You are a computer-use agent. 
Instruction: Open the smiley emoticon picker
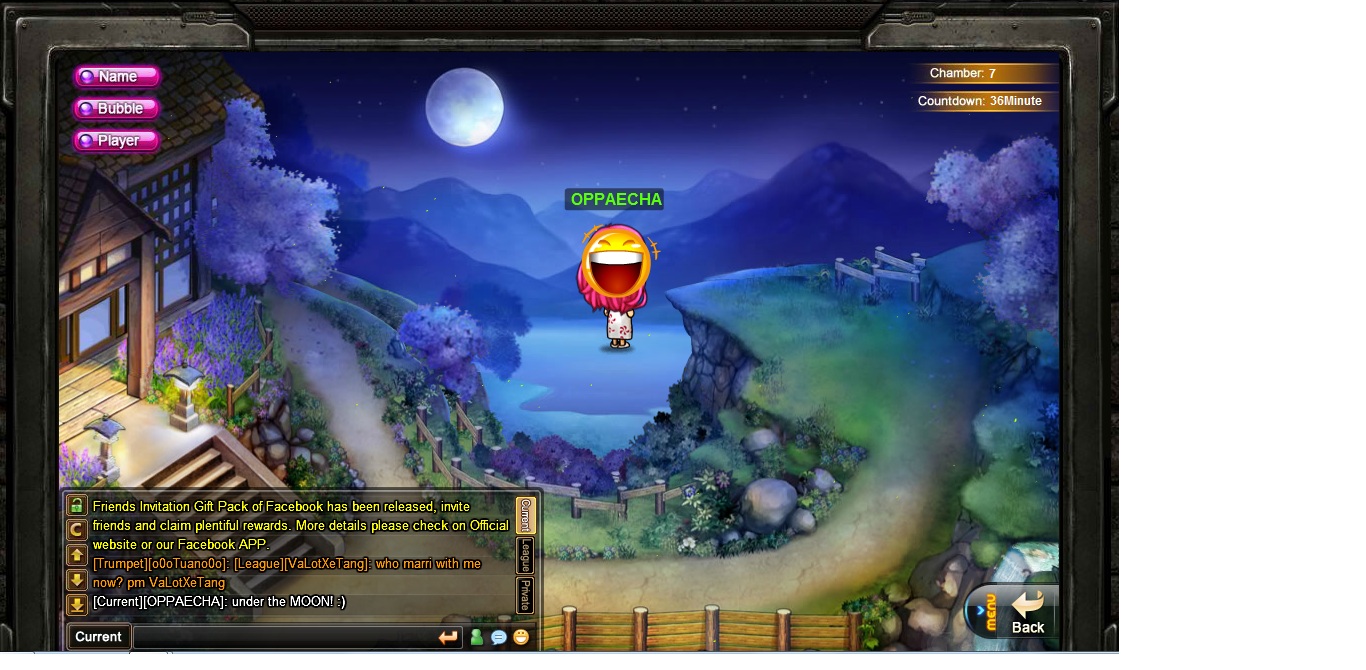pyautogui.click(x=521, y=637)
